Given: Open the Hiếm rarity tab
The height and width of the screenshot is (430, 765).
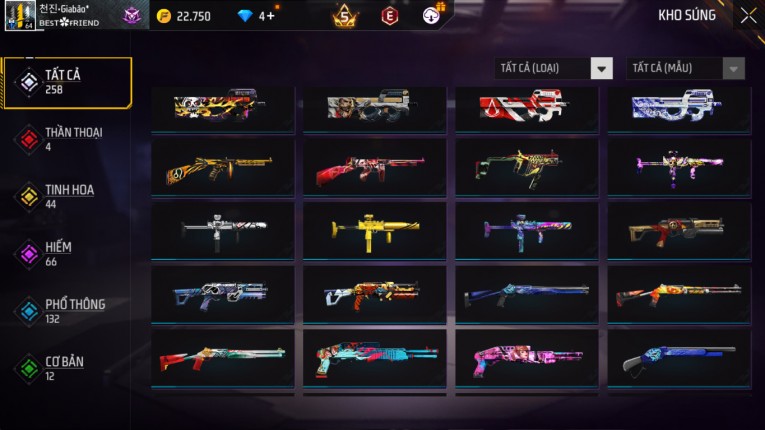Looking at the screenshot, I should point(67,253).
